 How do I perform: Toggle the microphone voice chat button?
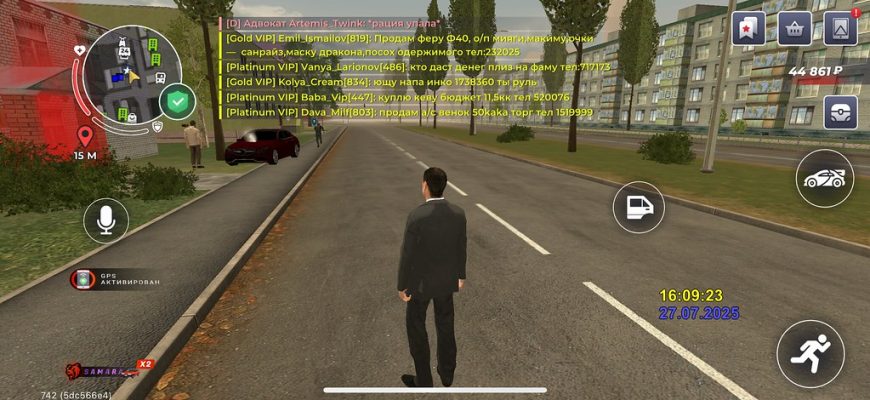tap(106, 219)
